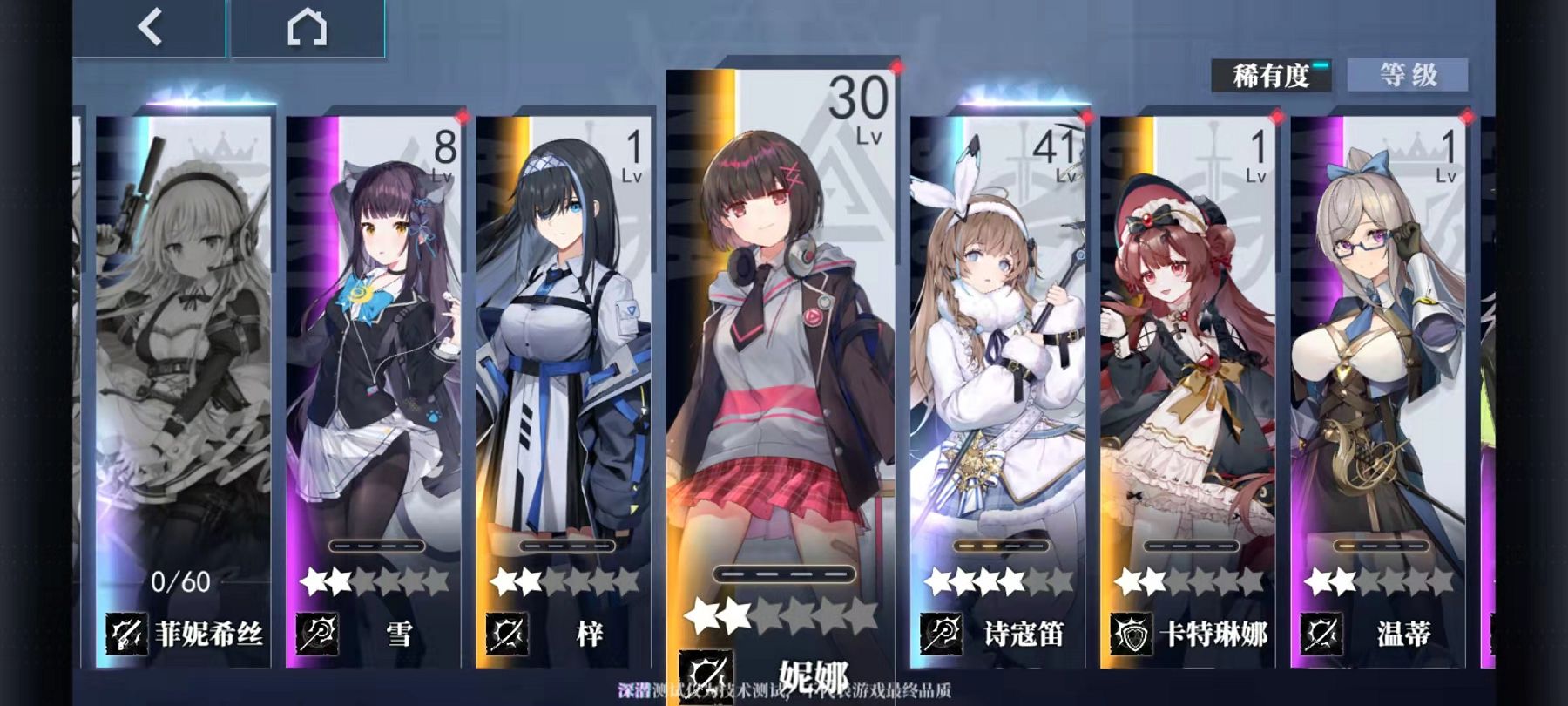Image resolution: width=1568 pixels, height=706 pixels.
Task: Return to the home screen
Action: (x=307, y=28)
